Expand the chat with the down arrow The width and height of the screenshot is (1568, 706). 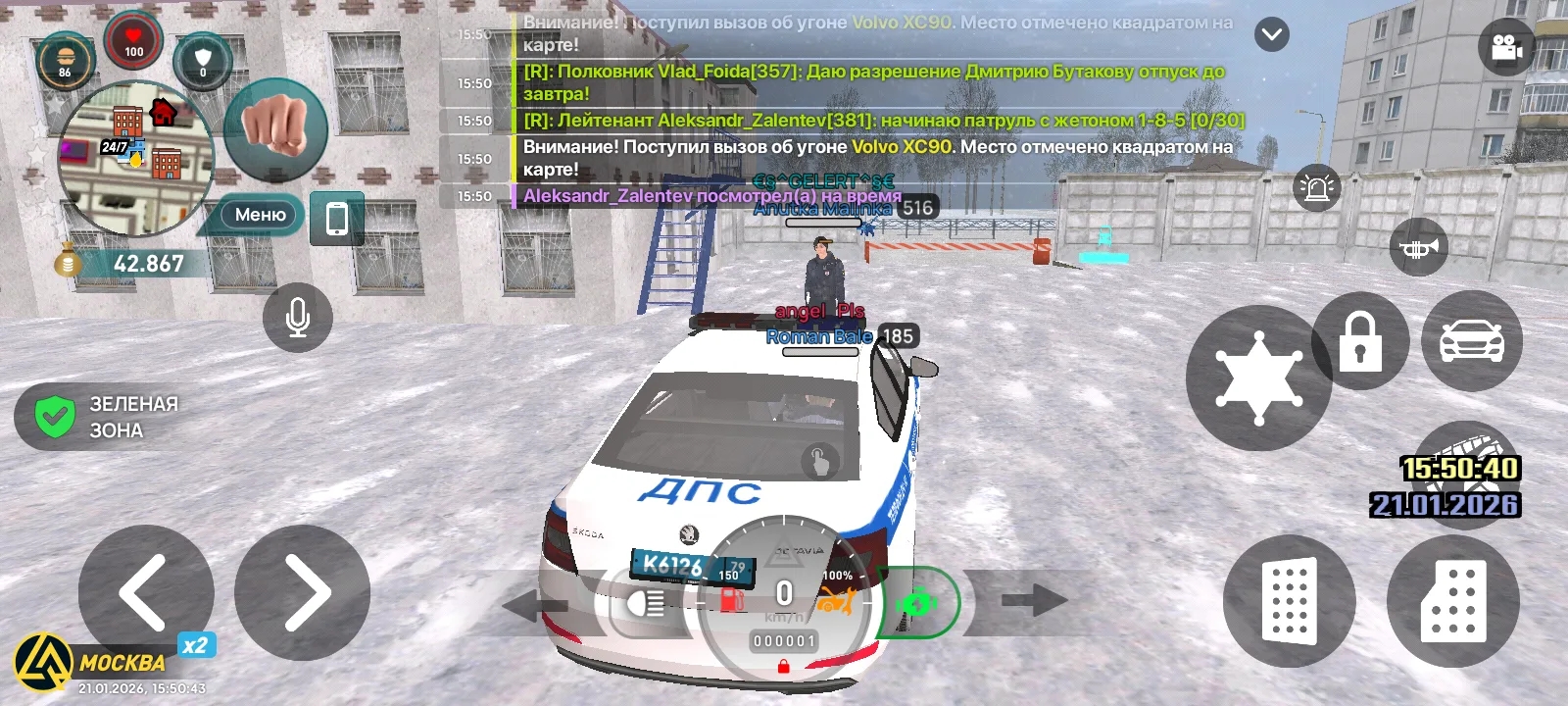point(1272,35)
